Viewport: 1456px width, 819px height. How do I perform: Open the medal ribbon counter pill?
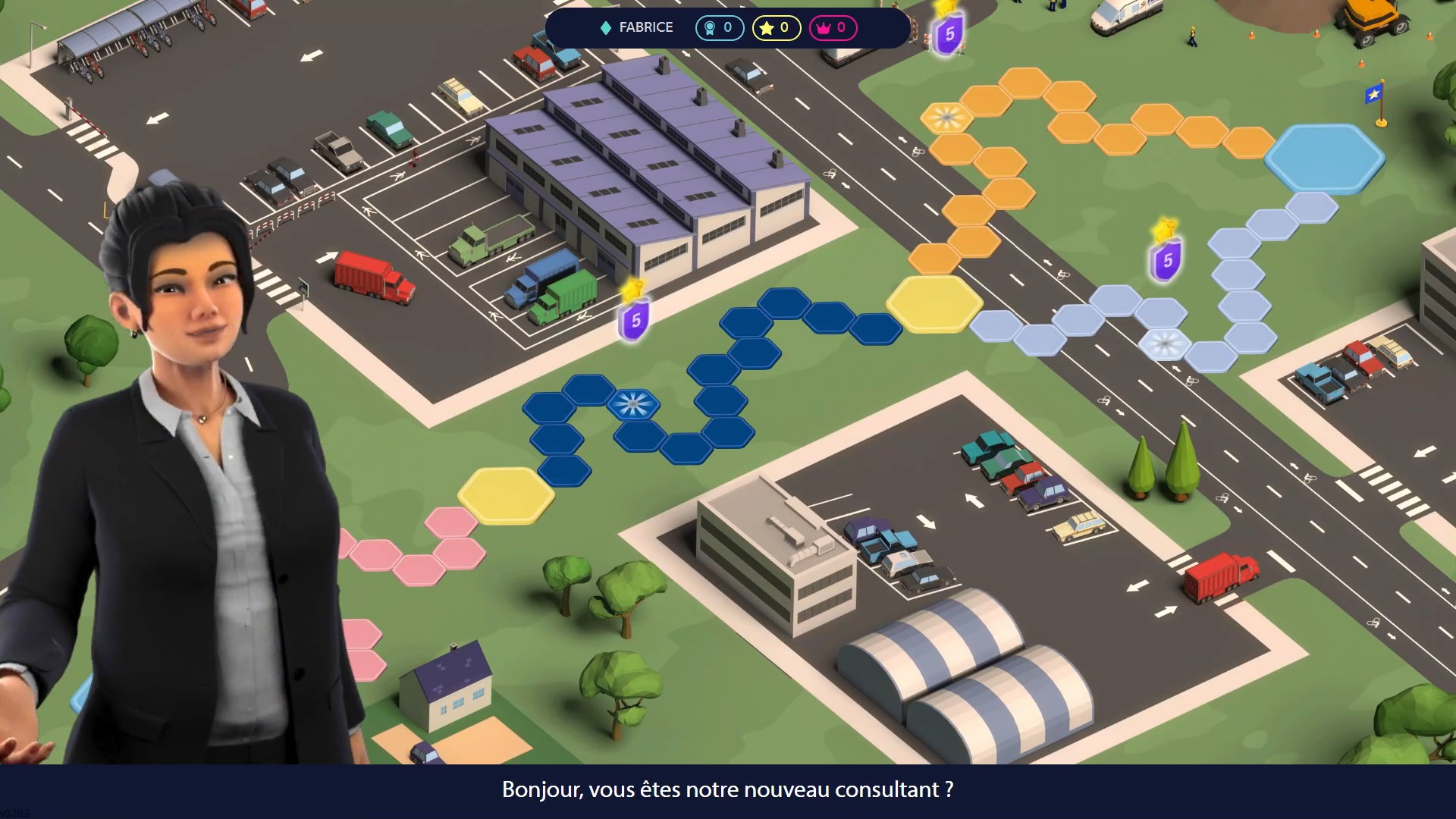[x=719, y=28]
